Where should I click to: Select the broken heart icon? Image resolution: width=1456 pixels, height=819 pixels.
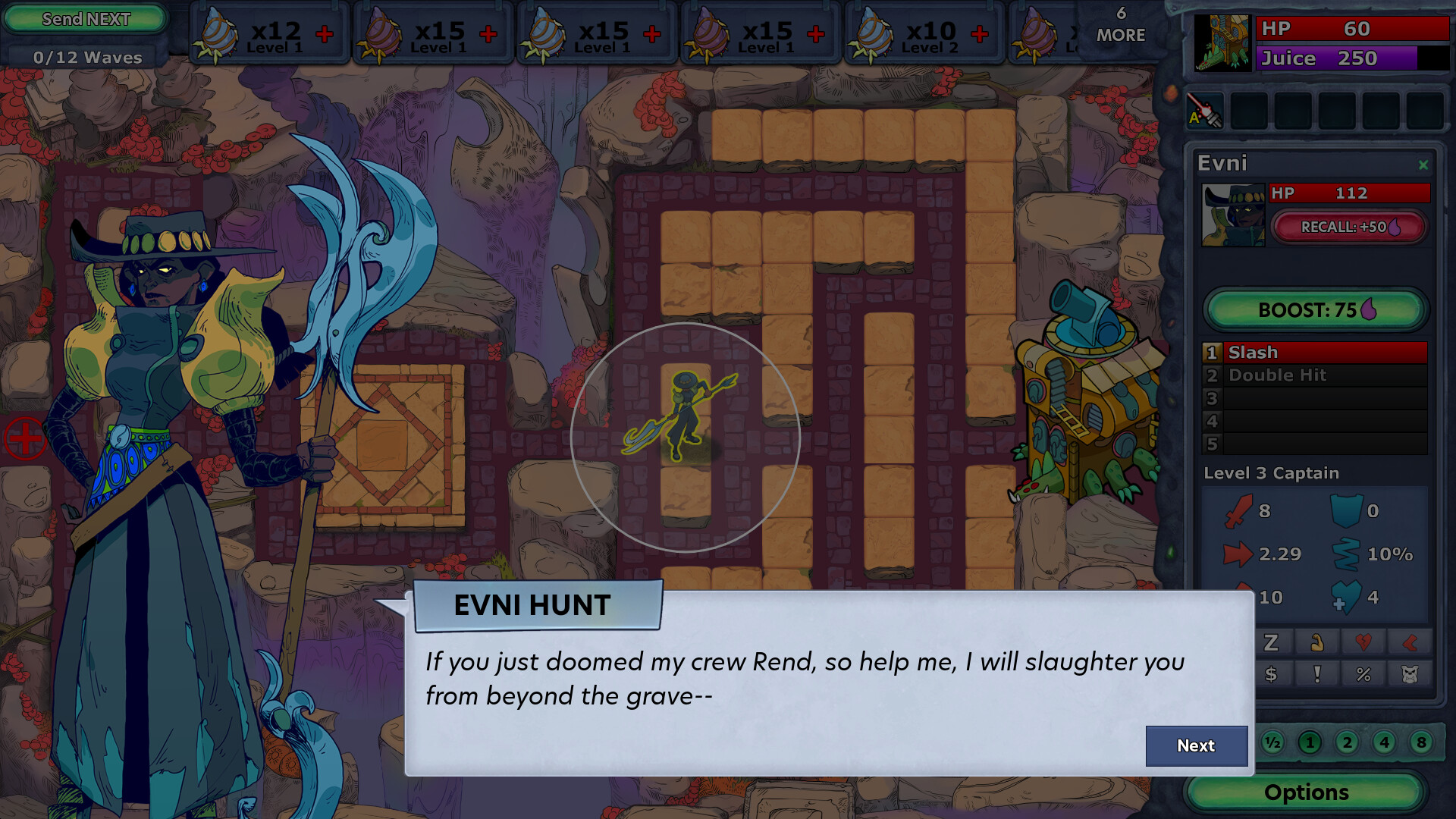pos(1363,642)
